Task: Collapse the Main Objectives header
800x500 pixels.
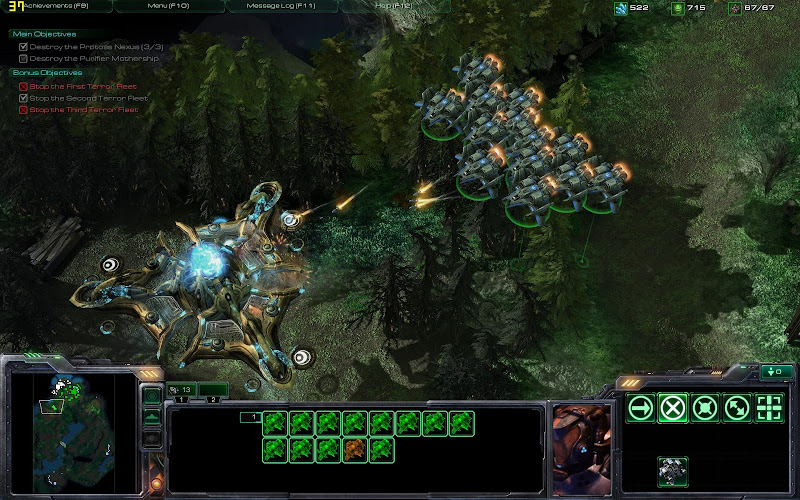Action: tap(44, 34)
